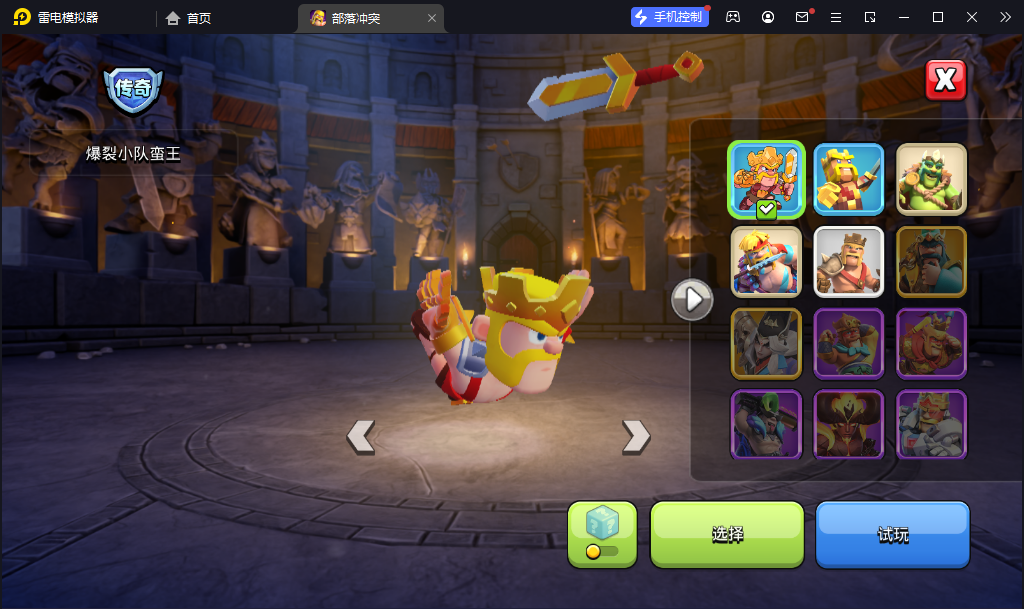Select the locked white-armored robot king skin
Image resolution: width=1024 pixels, height=609 pixels.
pos(931,424)
